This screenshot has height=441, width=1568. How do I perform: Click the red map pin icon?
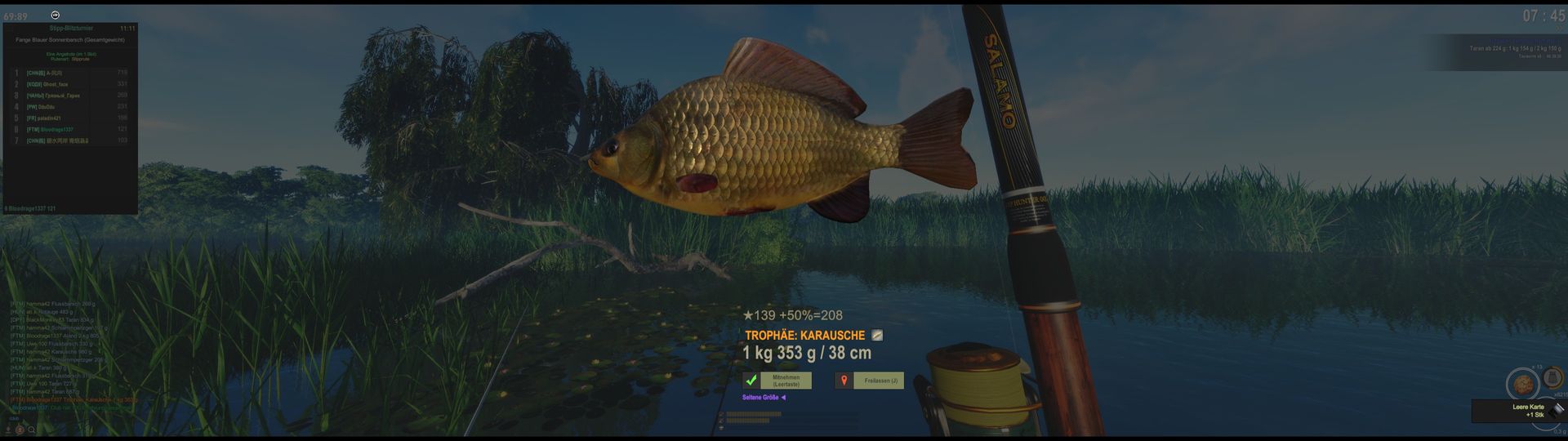[x=844, y=381]
